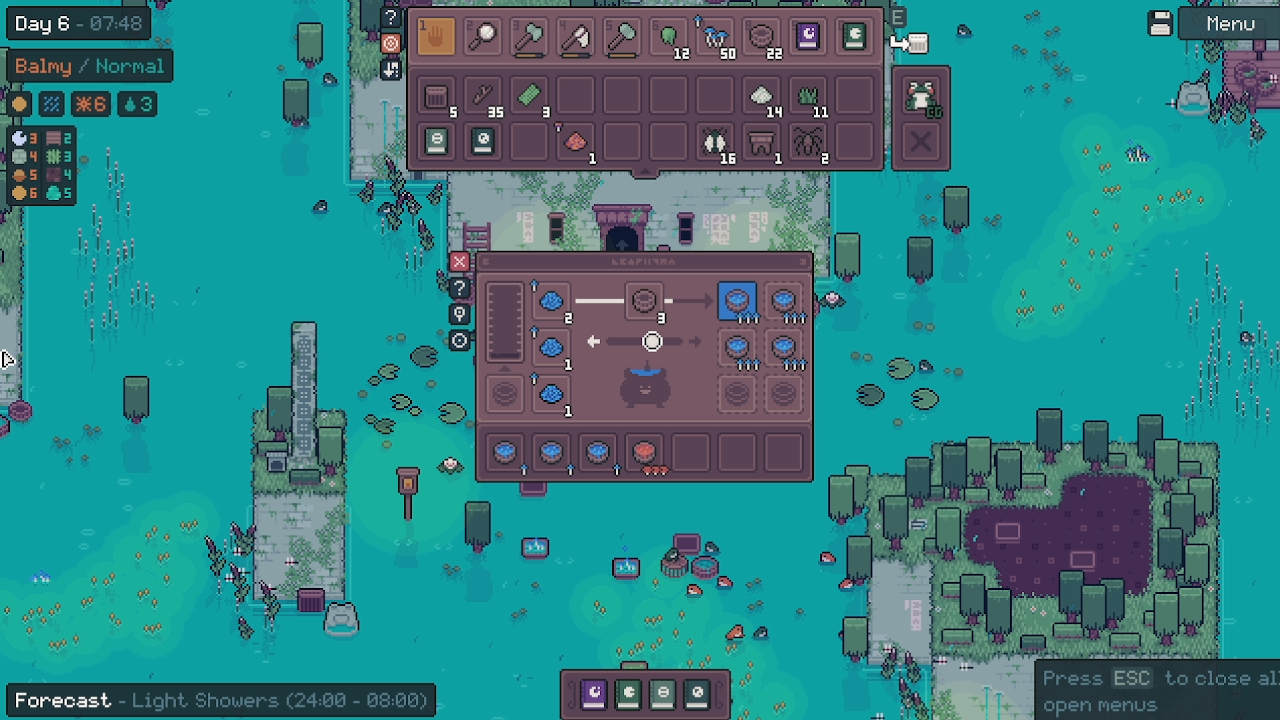Toggle the highlighted blue potion output slot
1280x720 pixels.
coord(737,300)
